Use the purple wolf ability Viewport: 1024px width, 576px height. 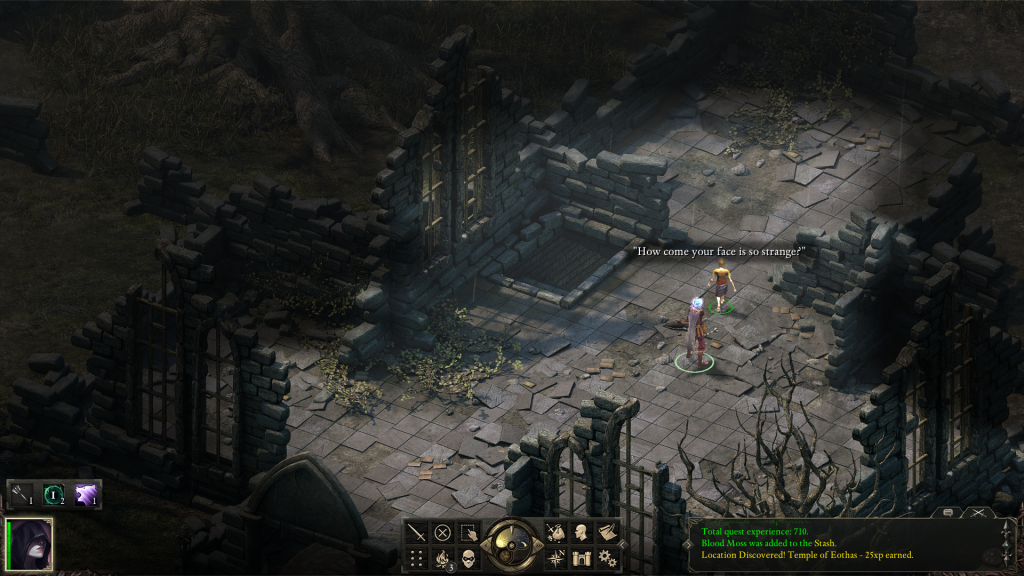[x=86, y=494]
